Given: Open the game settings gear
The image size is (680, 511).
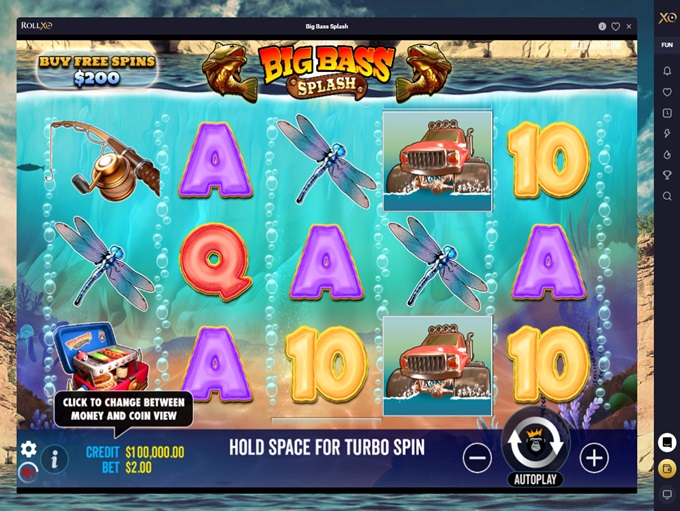Looking at the screenshot, I should click(x=28, y=449).
